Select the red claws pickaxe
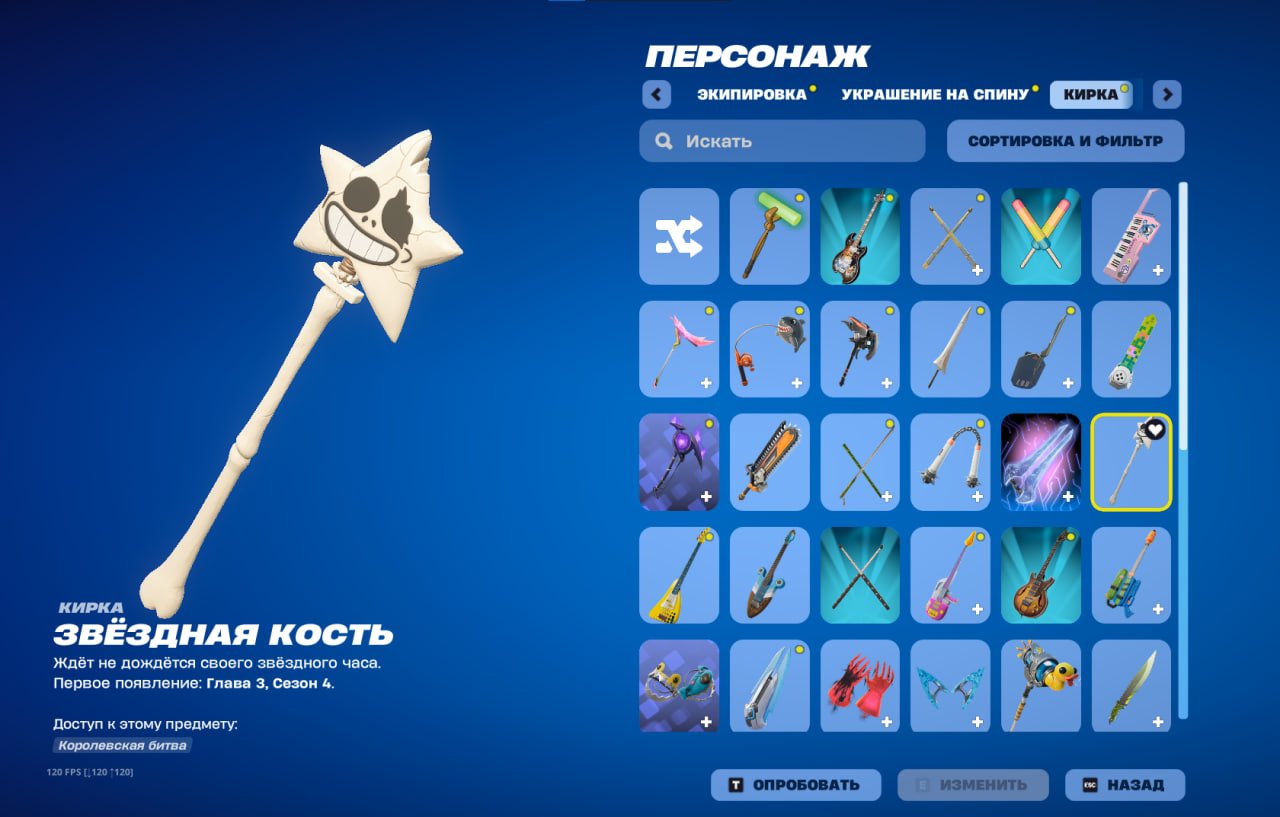 (x=859, y=687)
